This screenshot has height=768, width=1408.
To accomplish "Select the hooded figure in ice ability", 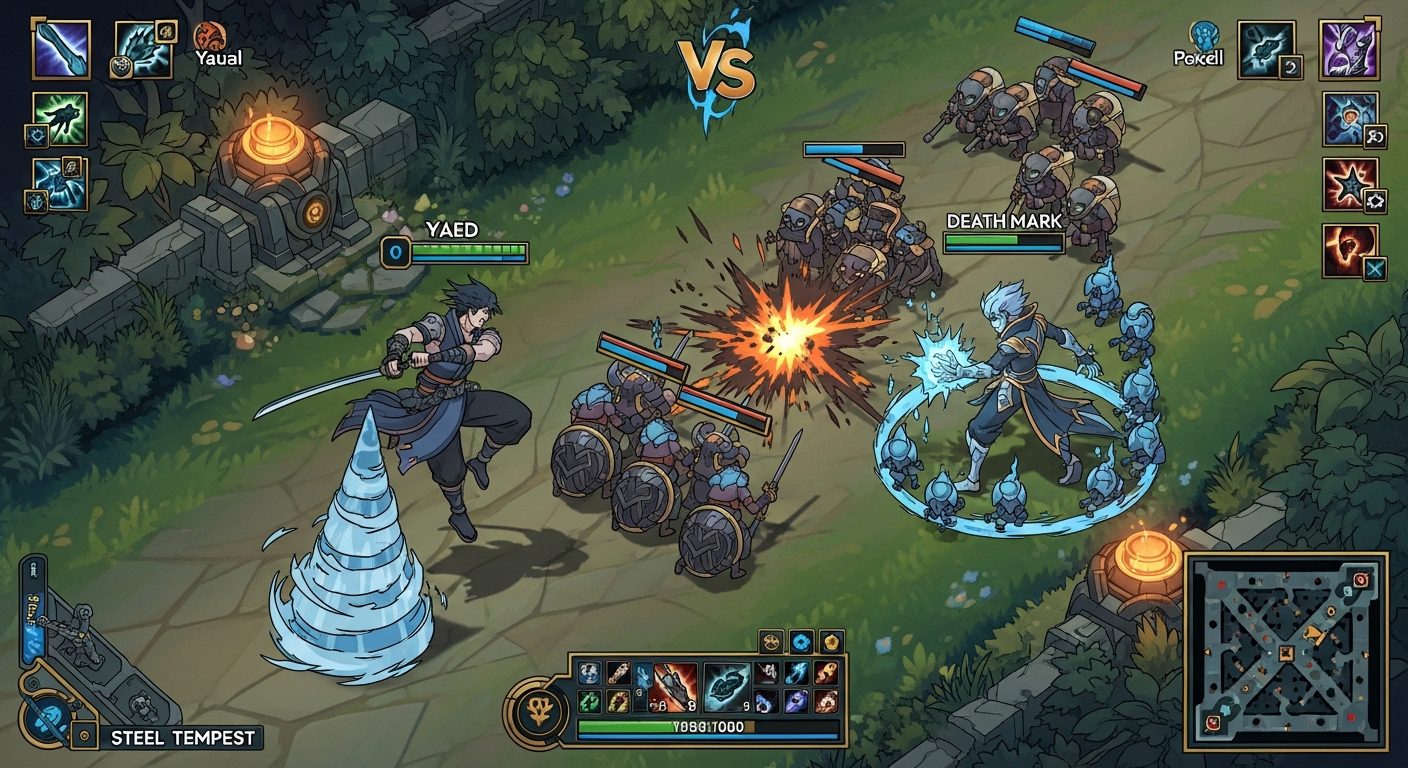I will [1350, 119].
